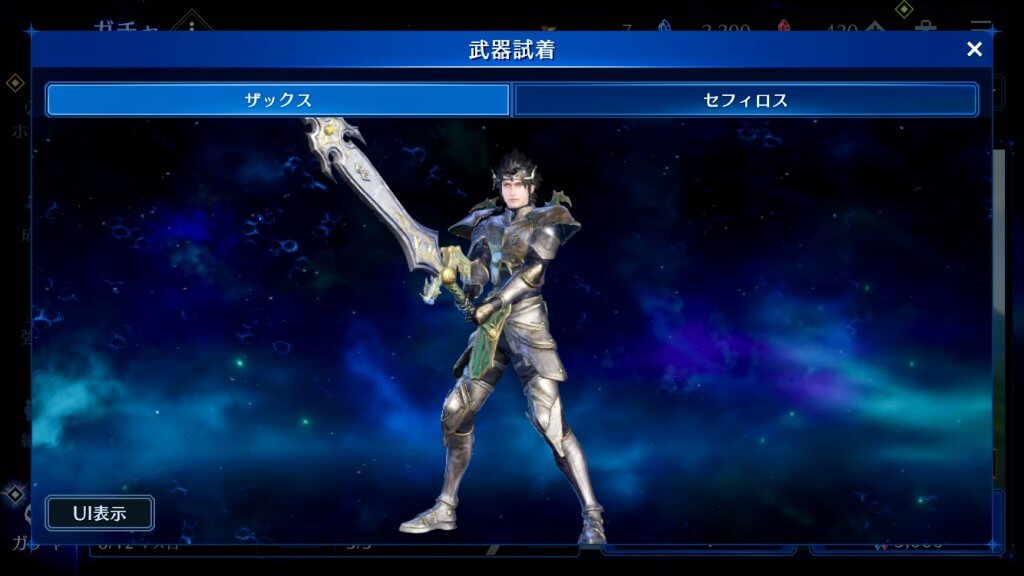The image size is (1024, 576).
Task: Select the セフィロス character tab
Action: [745, 100]
